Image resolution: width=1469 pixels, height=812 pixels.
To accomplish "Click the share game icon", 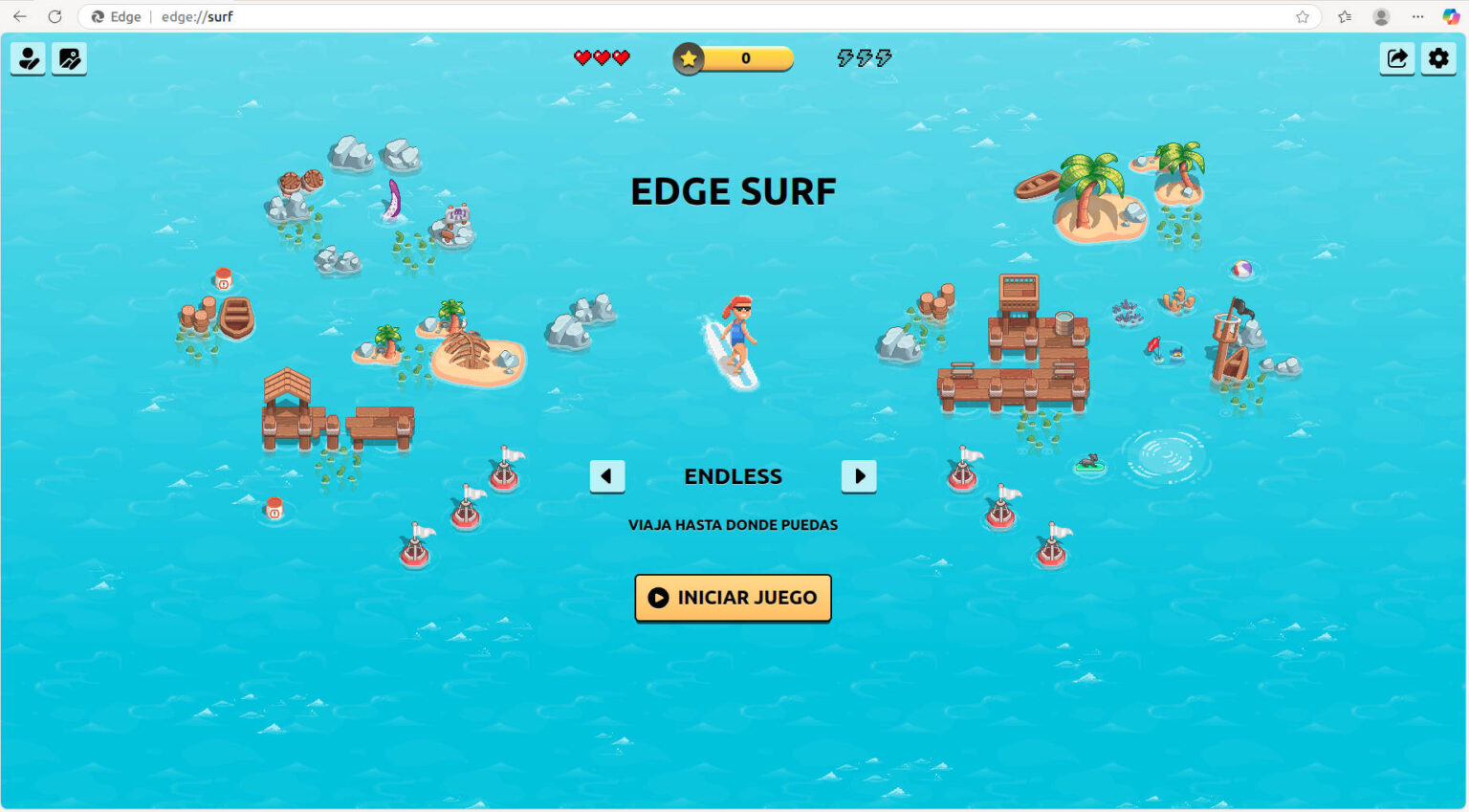I will point(1397,58).
